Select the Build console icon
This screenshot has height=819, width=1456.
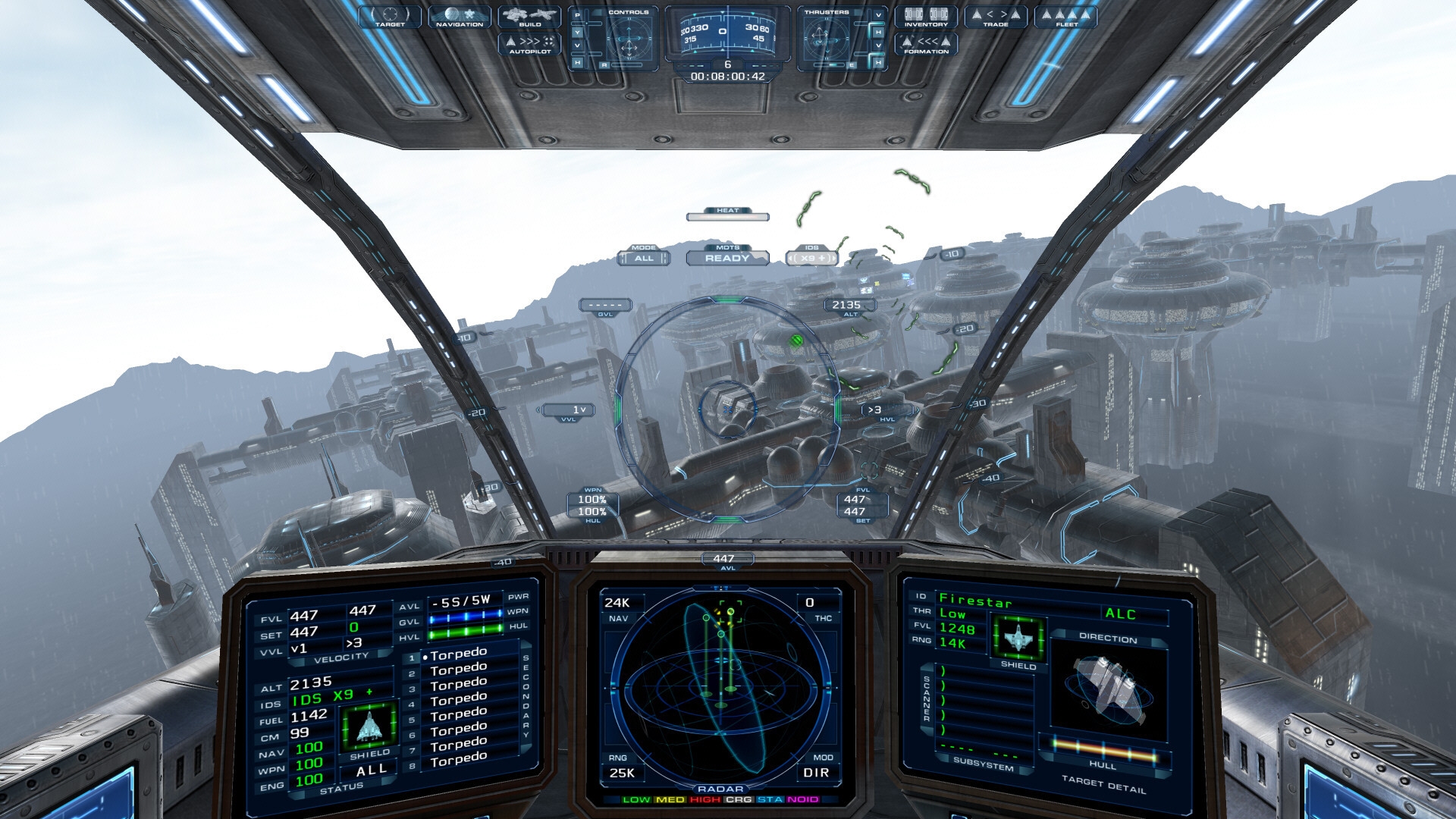(x=529, y=17)
